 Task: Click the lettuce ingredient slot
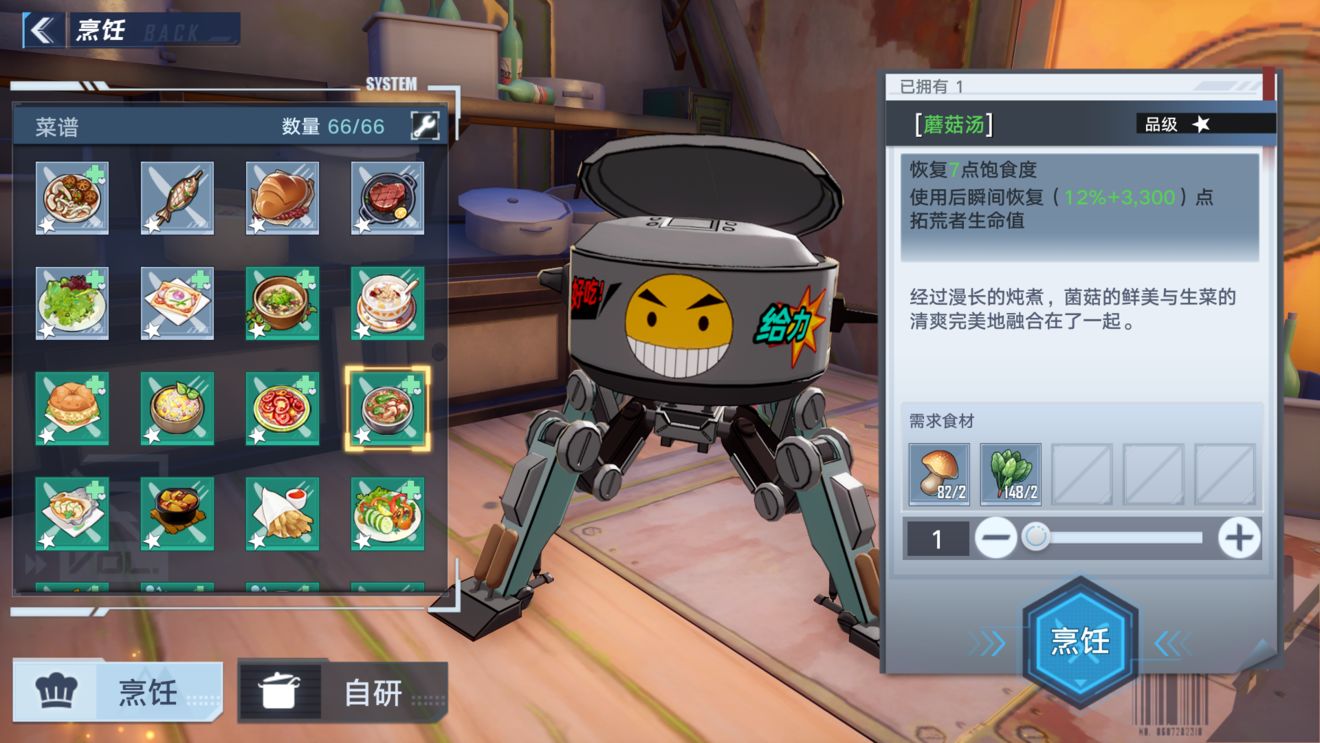(1010, 474)
